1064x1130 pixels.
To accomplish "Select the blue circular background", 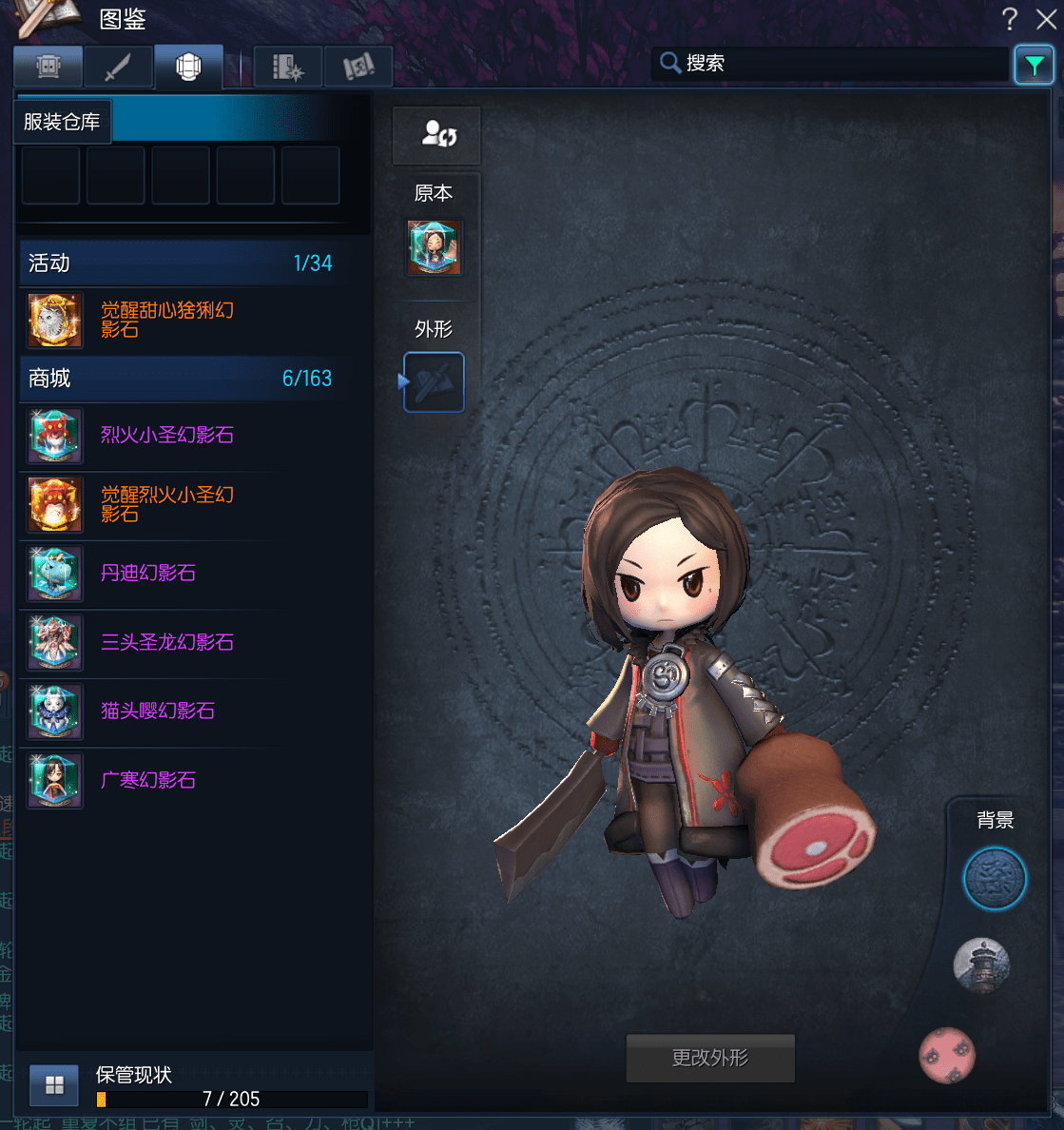I will point(995,879).
